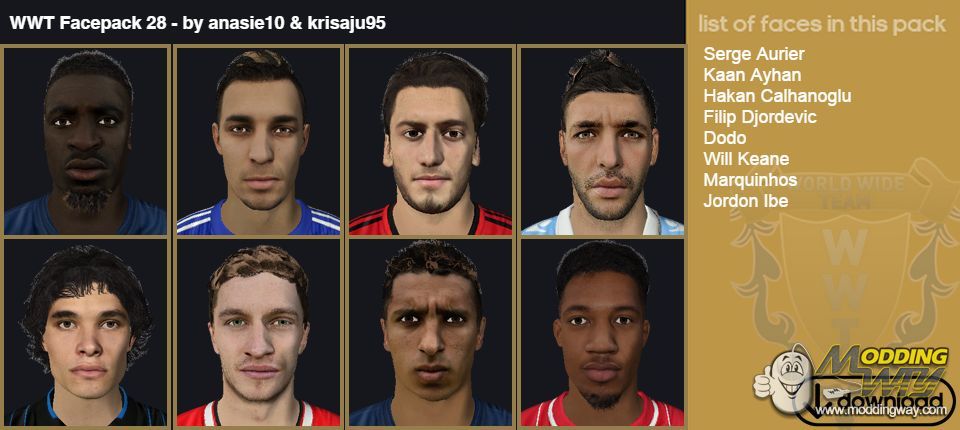This screenshot has height=430, width=960.
Task: Pick the Filip Djordevic face thumbnail
Action: point(602,141)
